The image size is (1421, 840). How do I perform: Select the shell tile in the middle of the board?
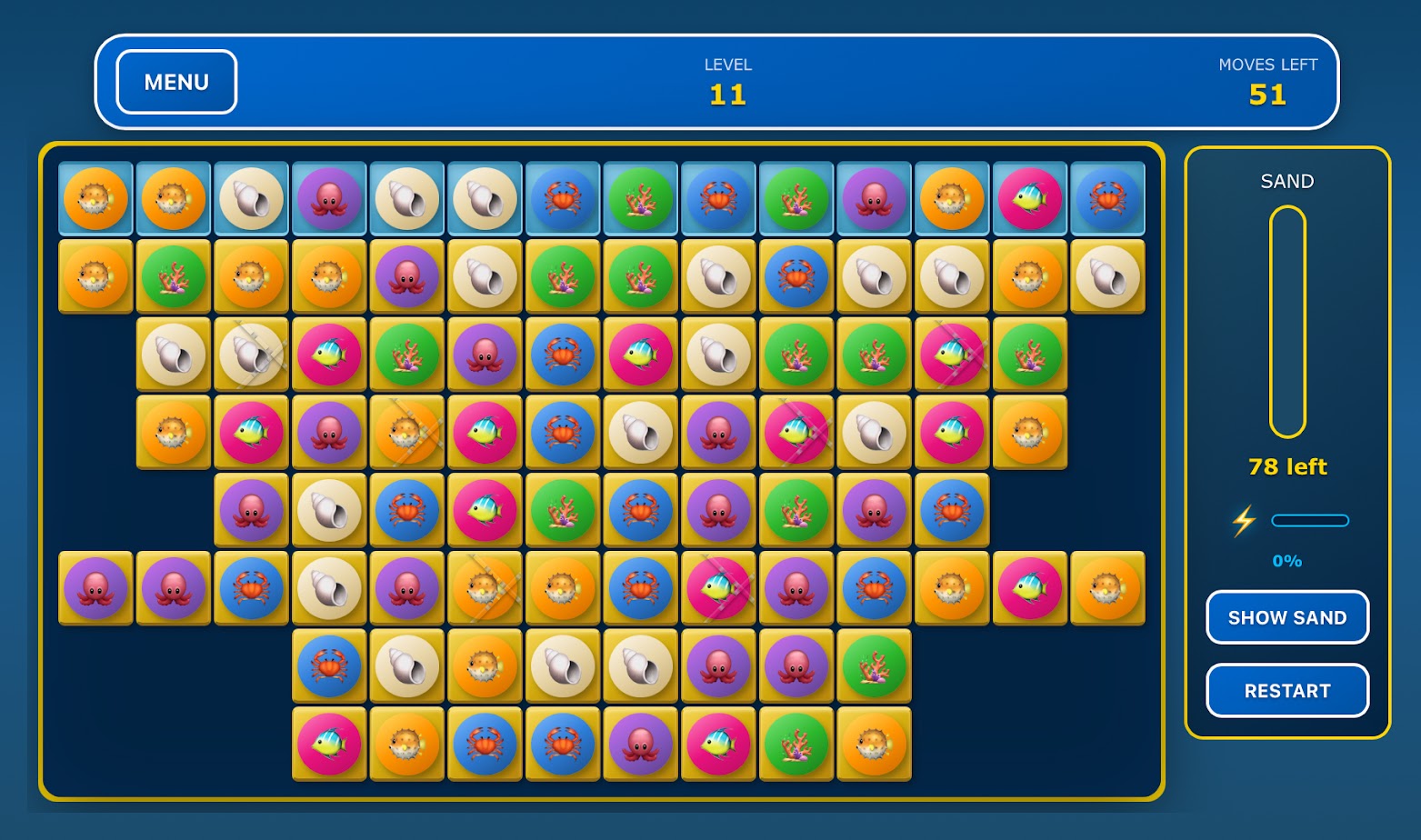(x=641, y=432)
